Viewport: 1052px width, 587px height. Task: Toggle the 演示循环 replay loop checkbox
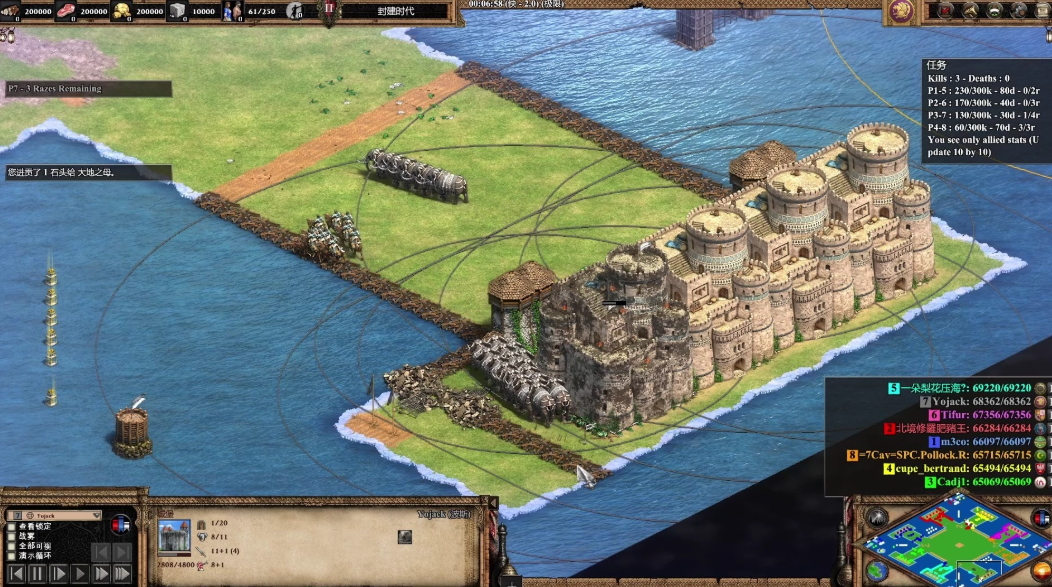[12, 556]
